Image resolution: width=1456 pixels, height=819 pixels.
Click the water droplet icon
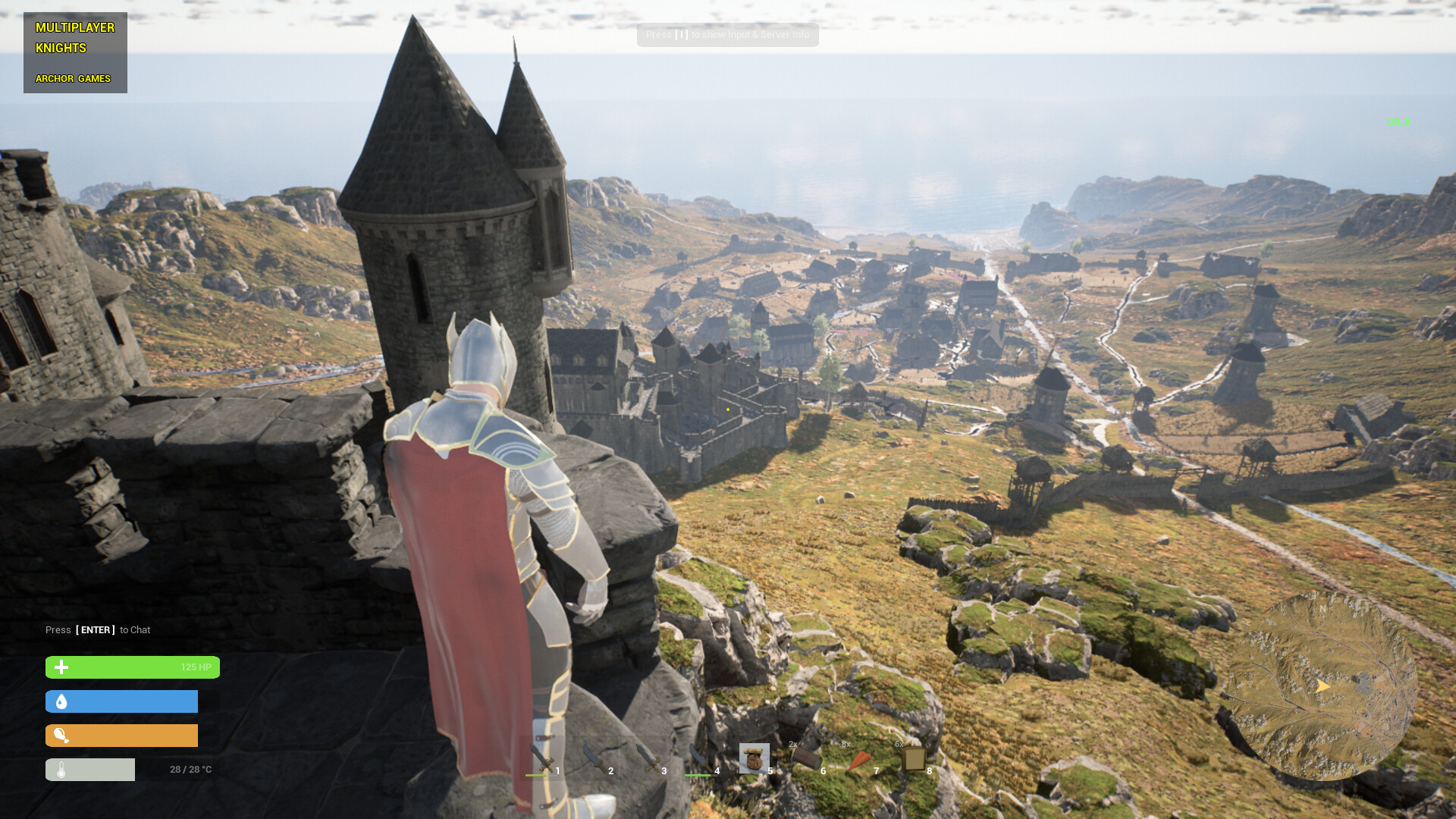[60, 701]
